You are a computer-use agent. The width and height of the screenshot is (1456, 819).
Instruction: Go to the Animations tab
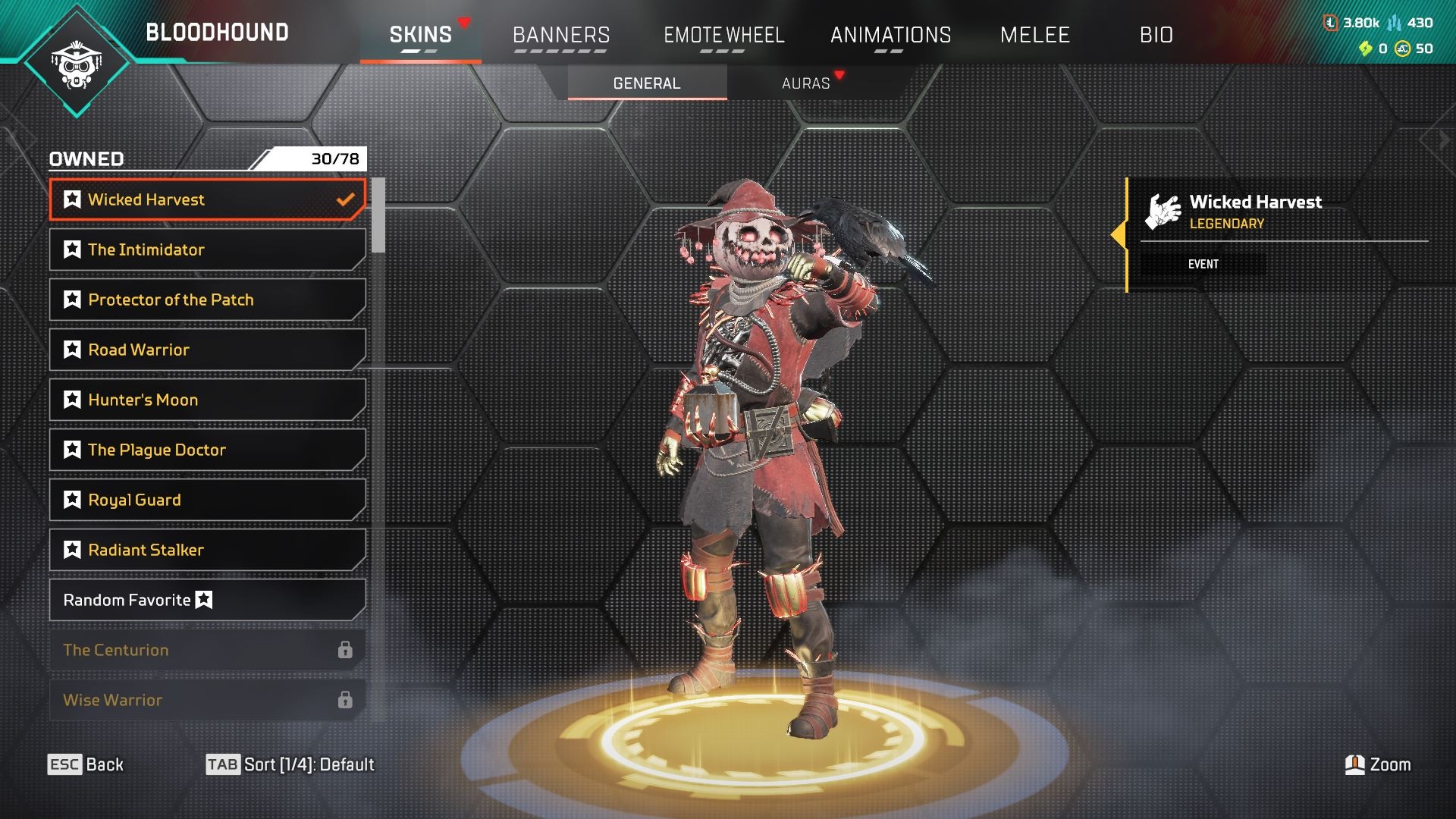890,35
